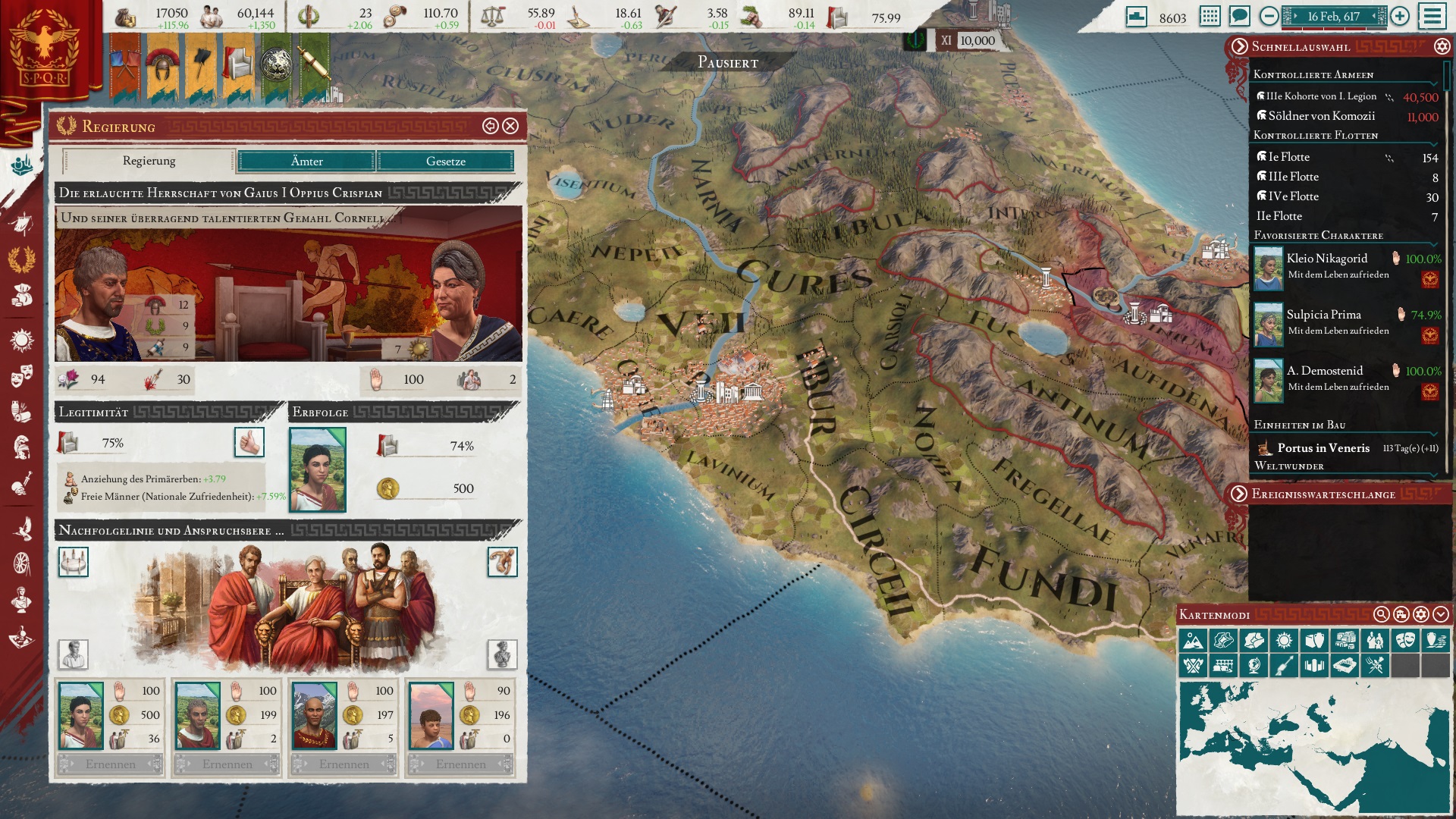The image size is (1456, 819).
Task: Open the SPQR eagle emblem
Action: point(45,47)
